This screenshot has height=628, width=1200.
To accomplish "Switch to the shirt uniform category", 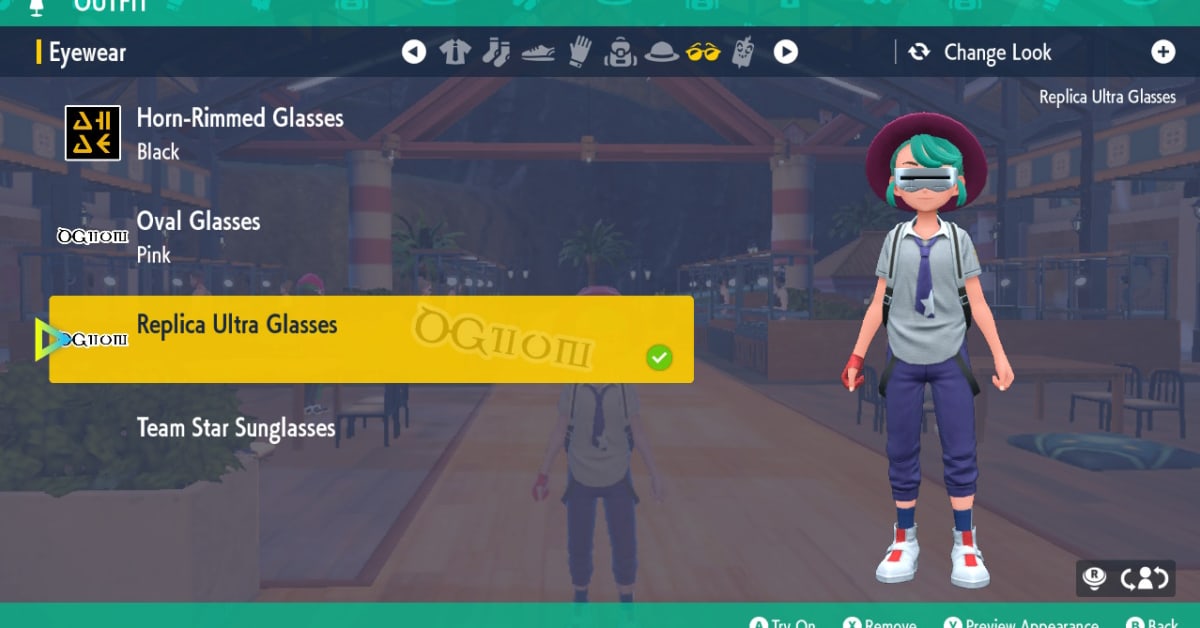I will click(x=455, y=52).
